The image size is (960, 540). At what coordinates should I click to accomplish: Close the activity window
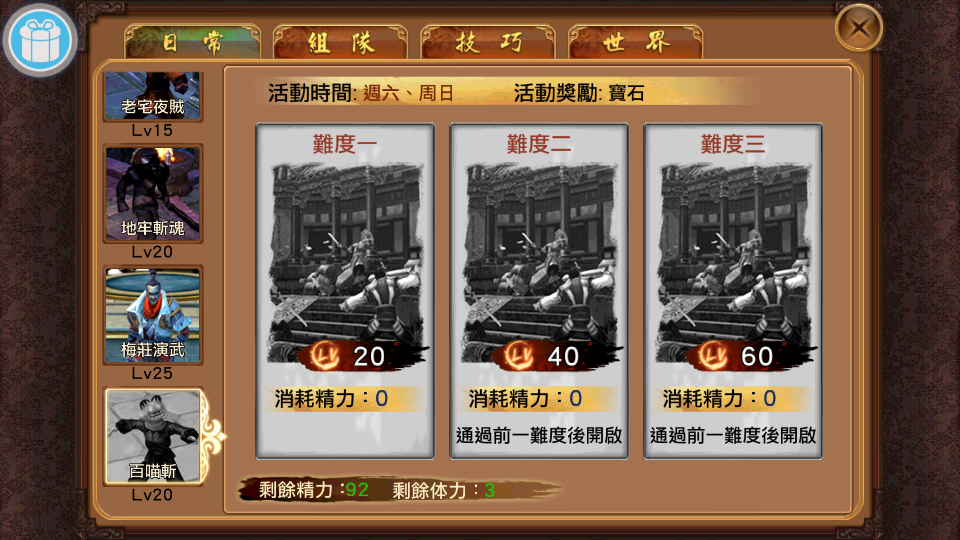(x=858, y=29)
